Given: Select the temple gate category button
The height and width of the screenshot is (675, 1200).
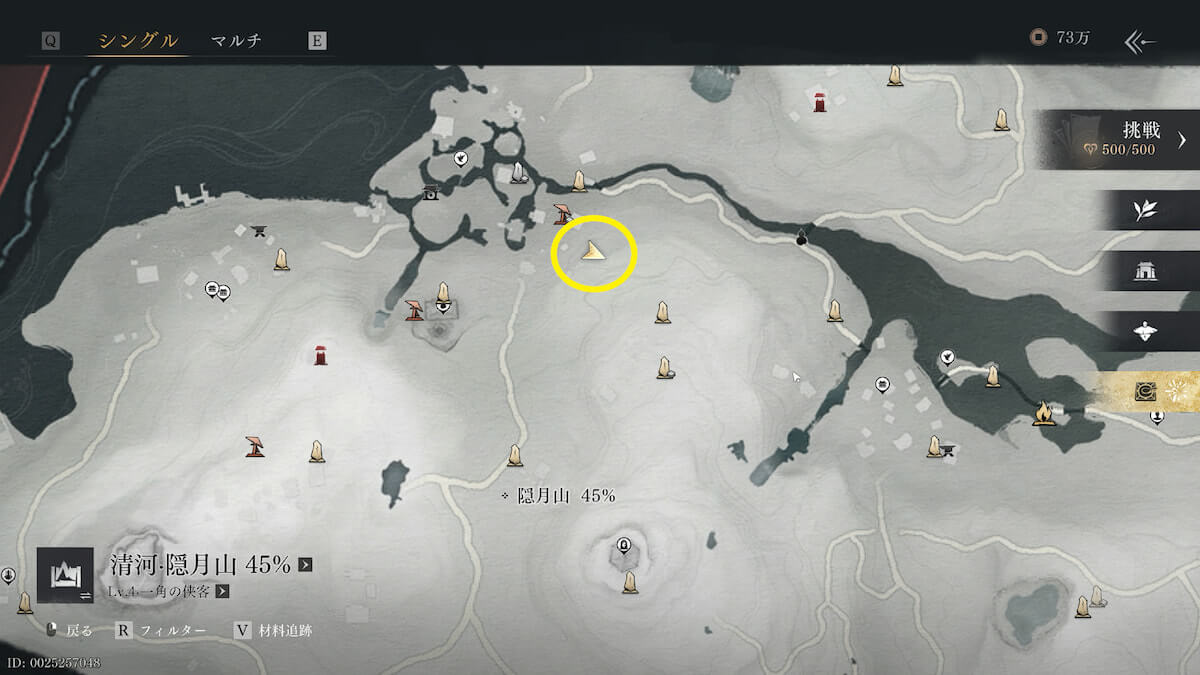Looking at the screenshot, I should 1145,271.
